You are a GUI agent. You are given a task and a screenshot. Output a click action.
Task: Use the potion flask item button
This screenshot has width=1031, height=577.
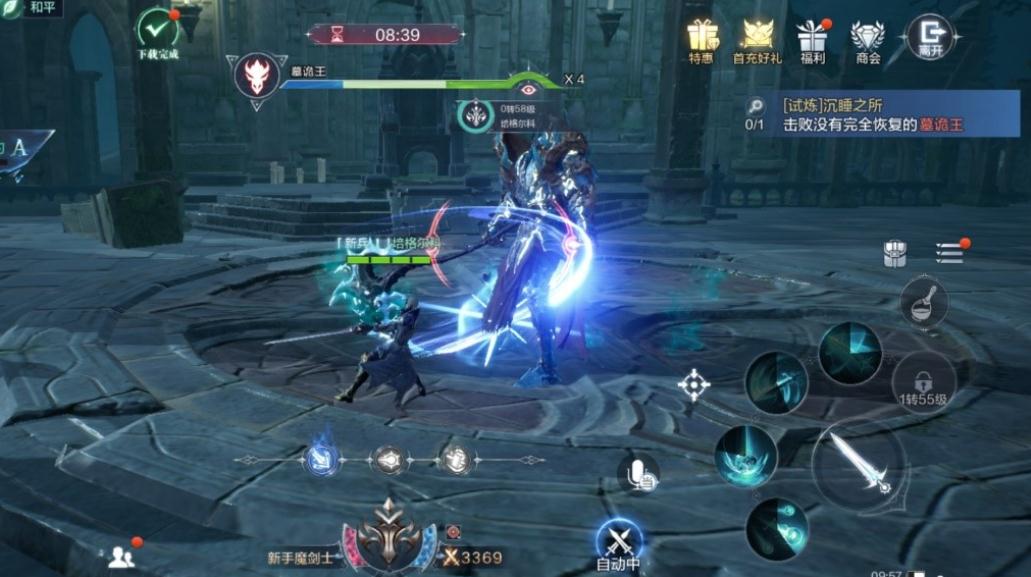coord(924,300)
